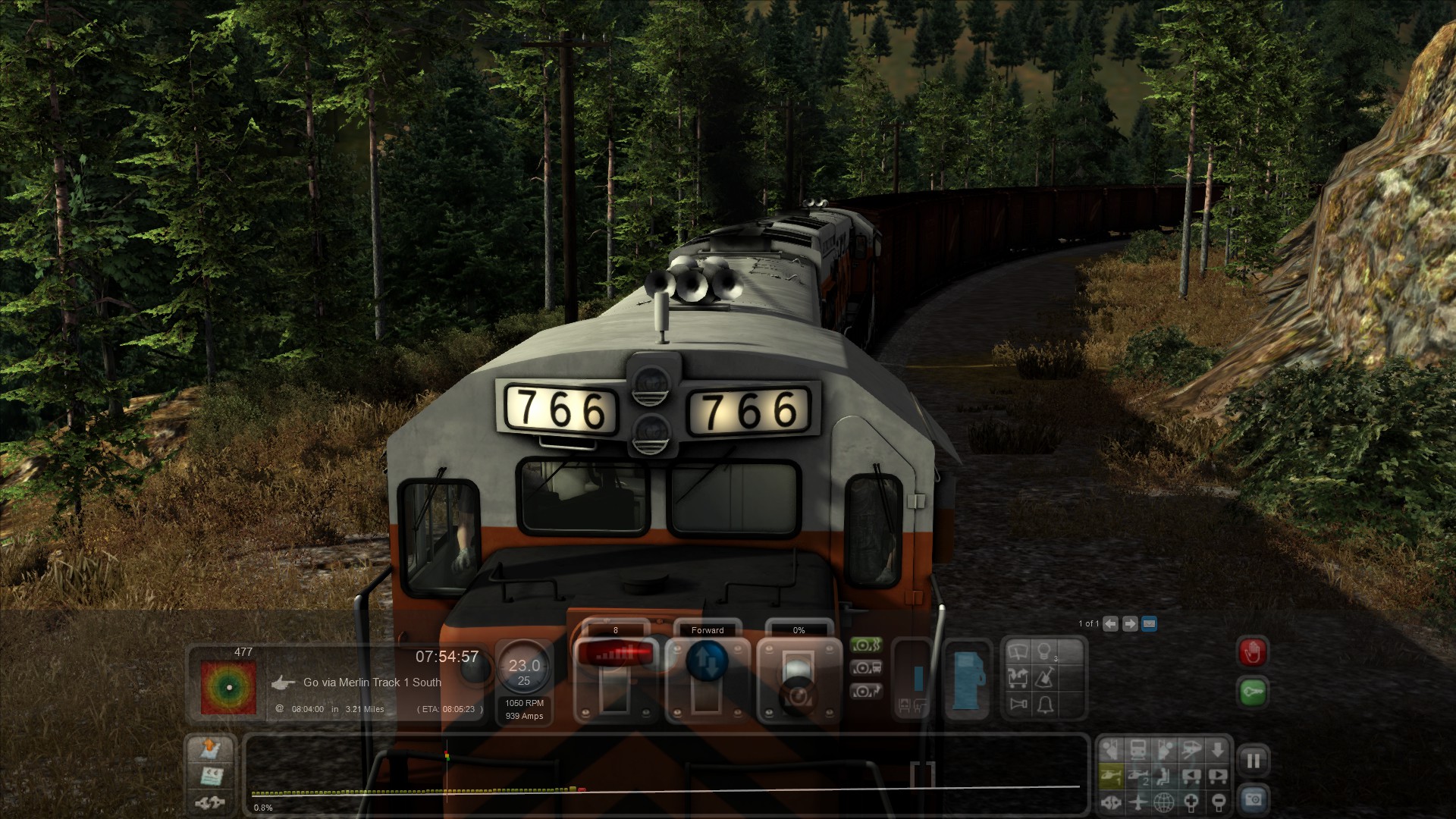Hit the red emergency stop hand button

pyautogui.click(x=1252, y=651)
